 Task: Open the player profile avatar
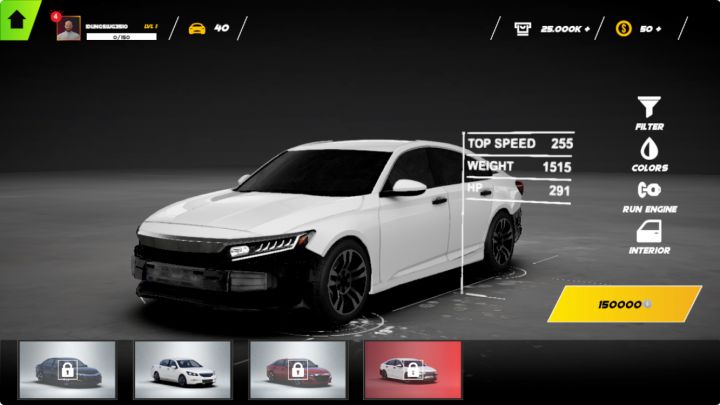coord(69,29)
